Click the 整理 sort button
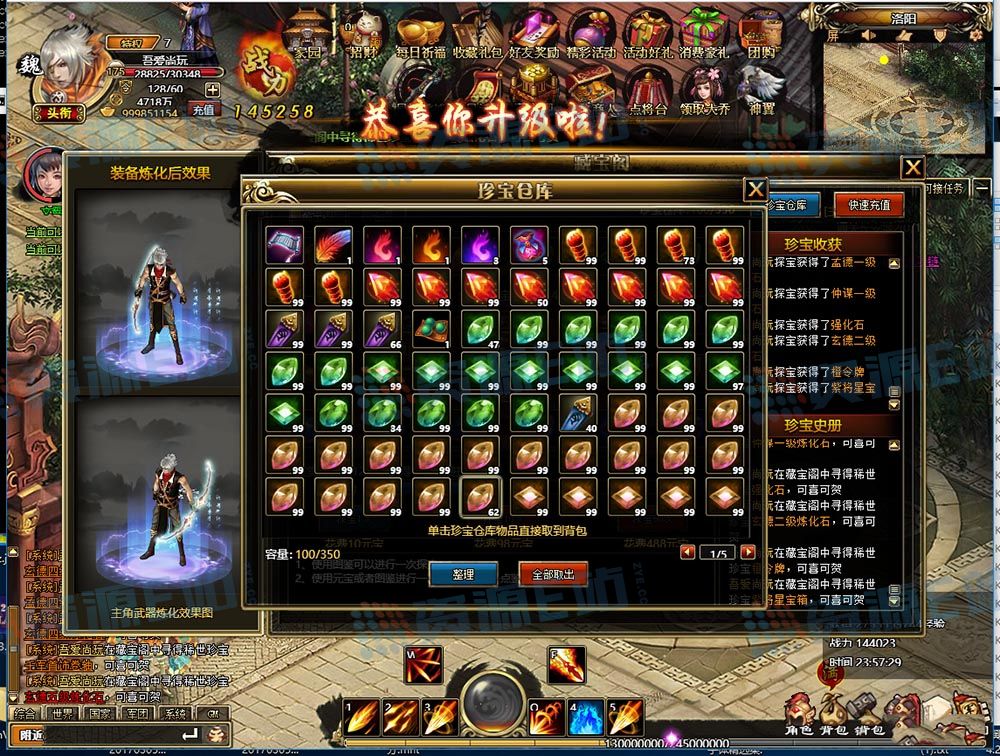Screen dimensions: 1000x756 click(463, 574)
